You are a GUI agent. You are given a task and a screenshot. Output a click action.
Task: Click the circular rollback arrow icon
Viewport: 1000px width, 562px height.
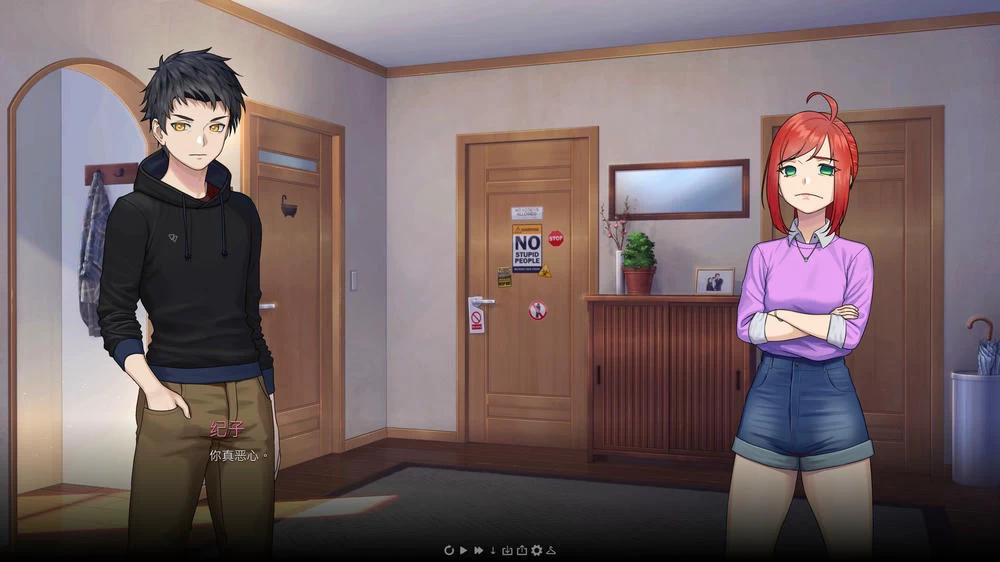[449, 550]
